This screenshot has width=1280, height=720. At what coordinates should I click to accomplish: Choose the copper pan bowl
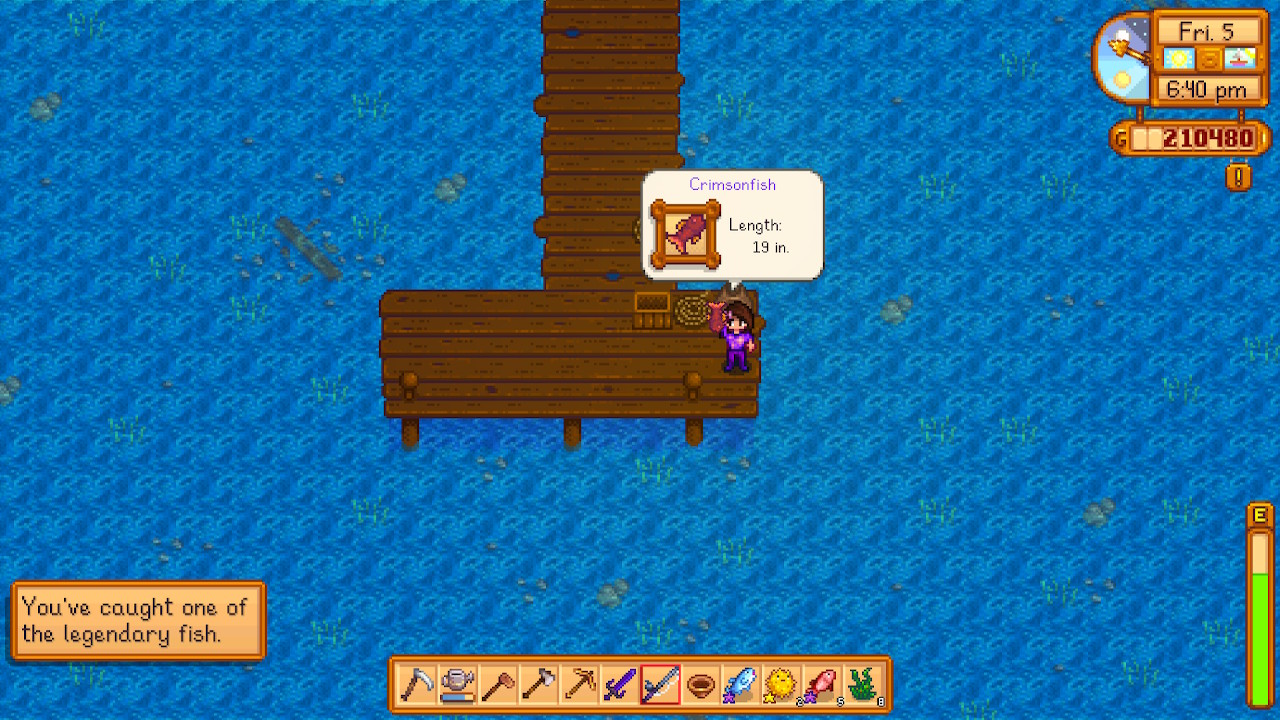(x=701, y=685)
